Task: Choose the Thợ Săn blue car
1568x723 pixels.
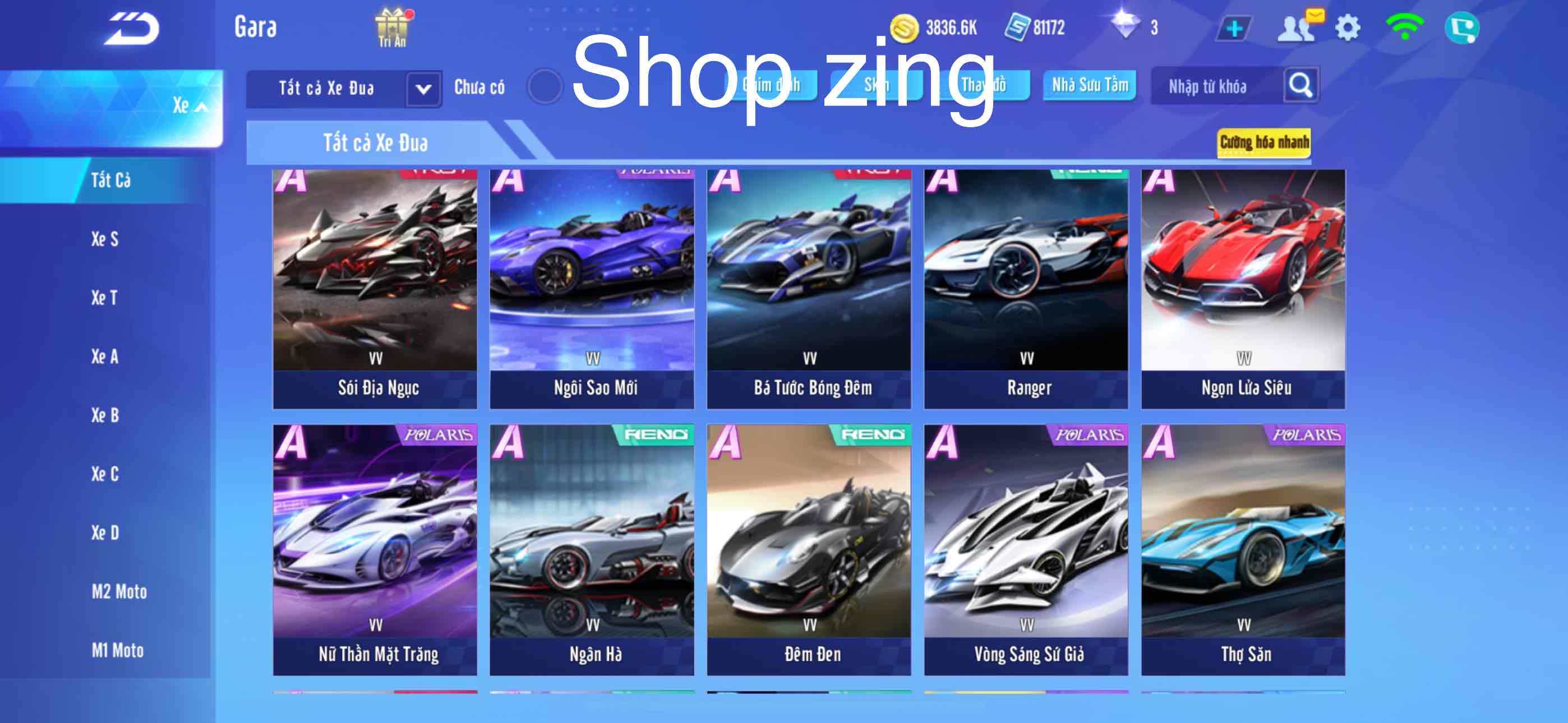Action: tap(1243, 550)
